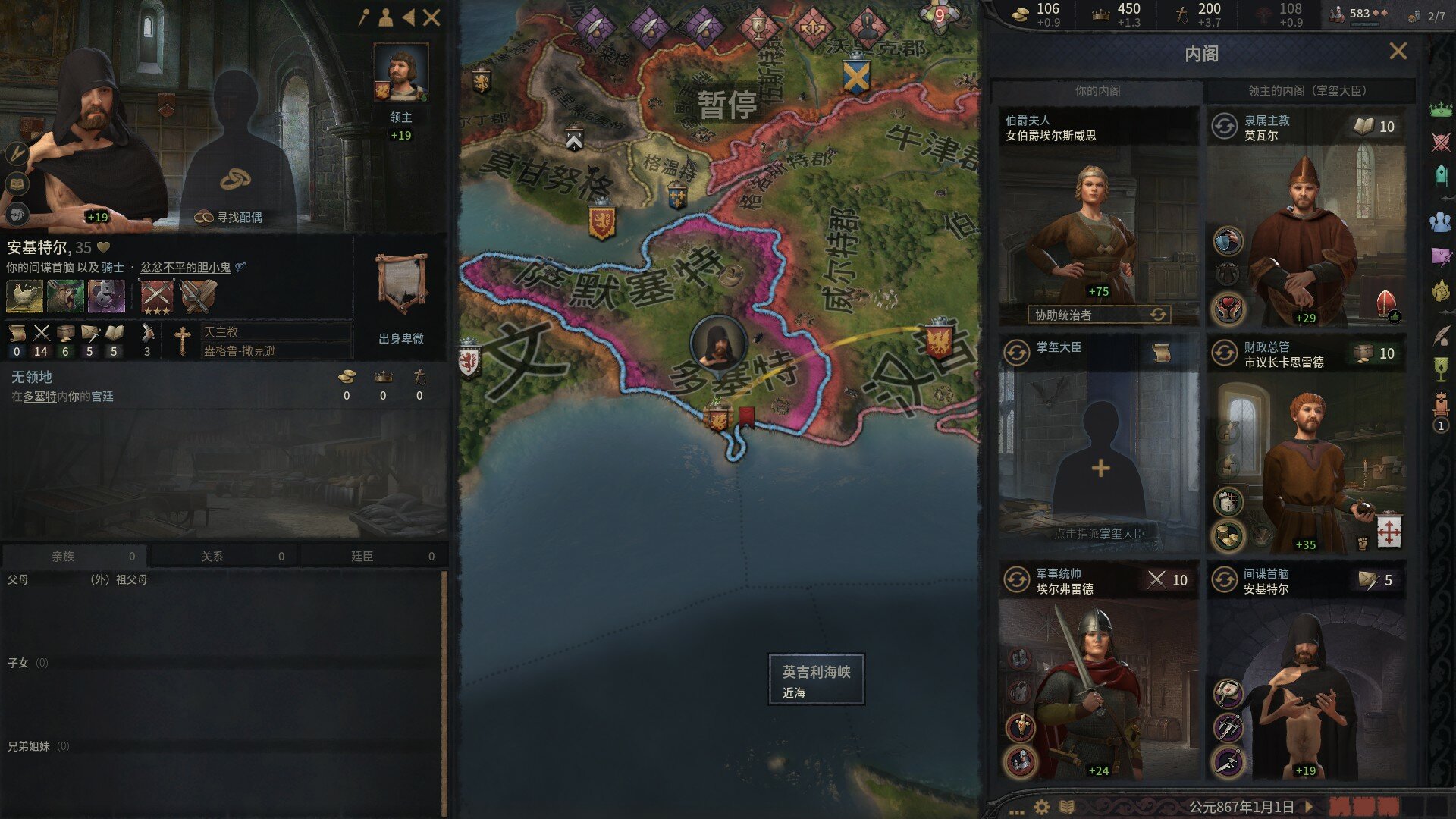Open the encyclopedia book icon in bottom bar
This screenshot has height=819, width=1456.
1066,805
